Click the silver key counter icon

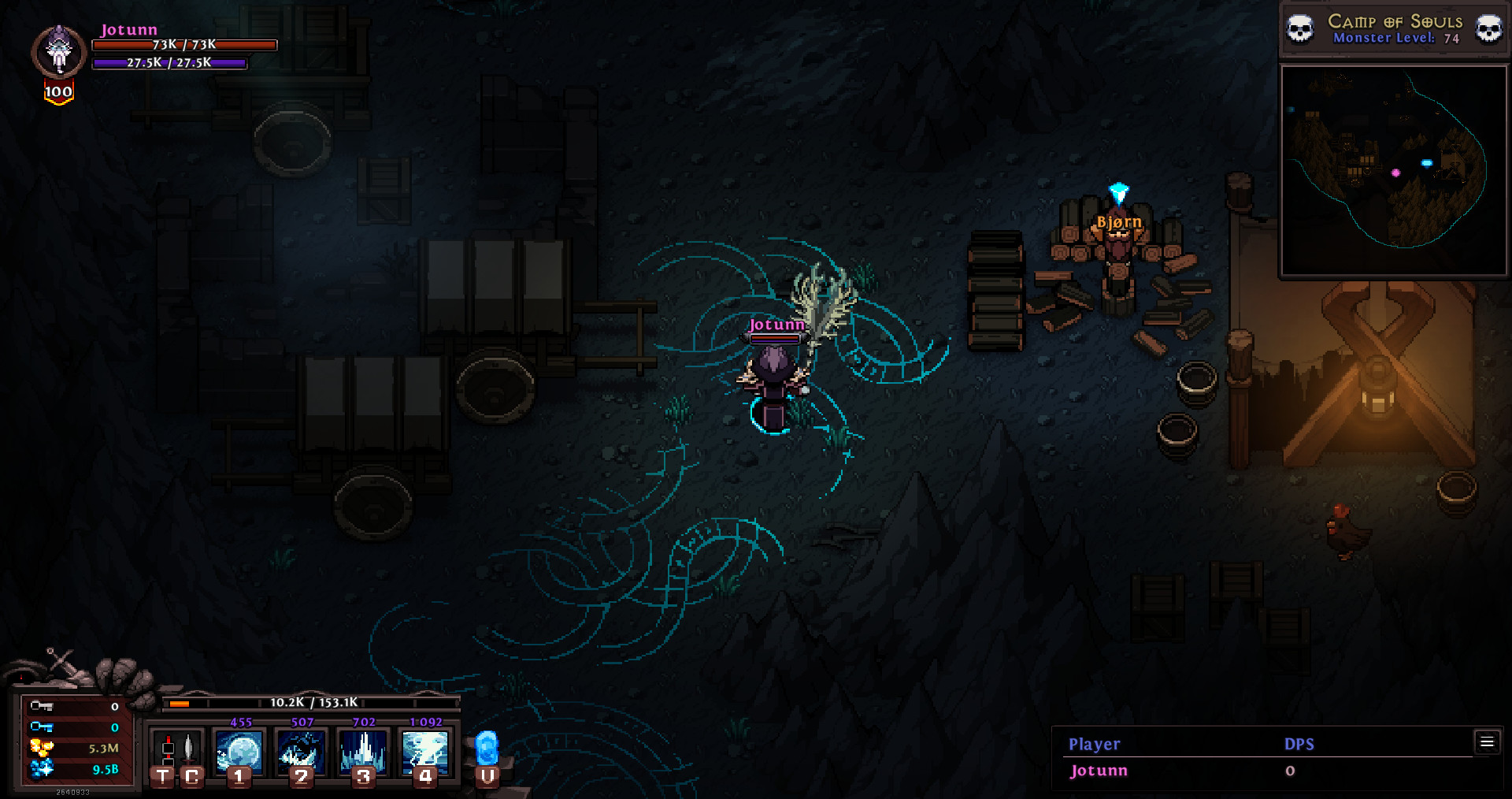click(42, 706)
